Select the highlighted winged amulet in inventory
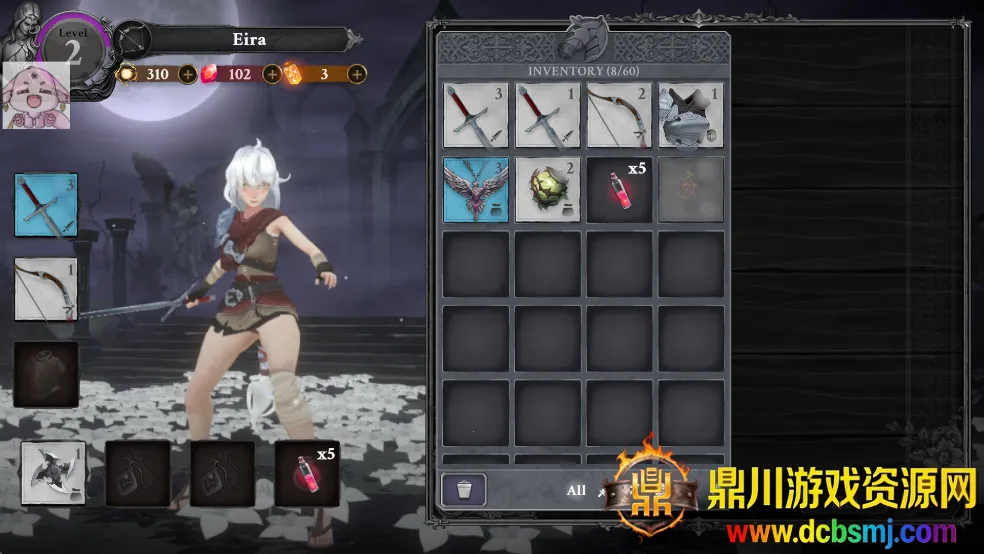Screen dimensions: 984x554 coord(476,189)
